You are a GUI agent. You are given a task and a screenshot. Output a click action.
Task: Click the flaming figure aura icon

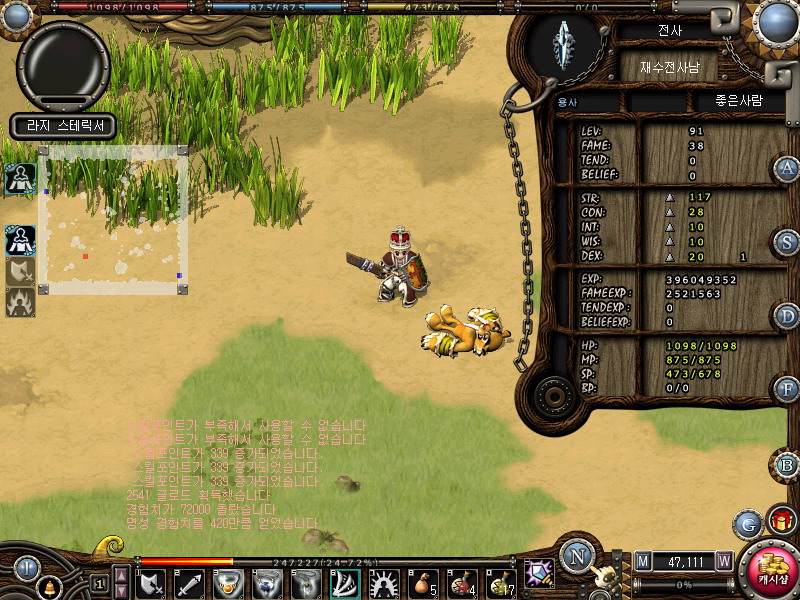(20, 301)
